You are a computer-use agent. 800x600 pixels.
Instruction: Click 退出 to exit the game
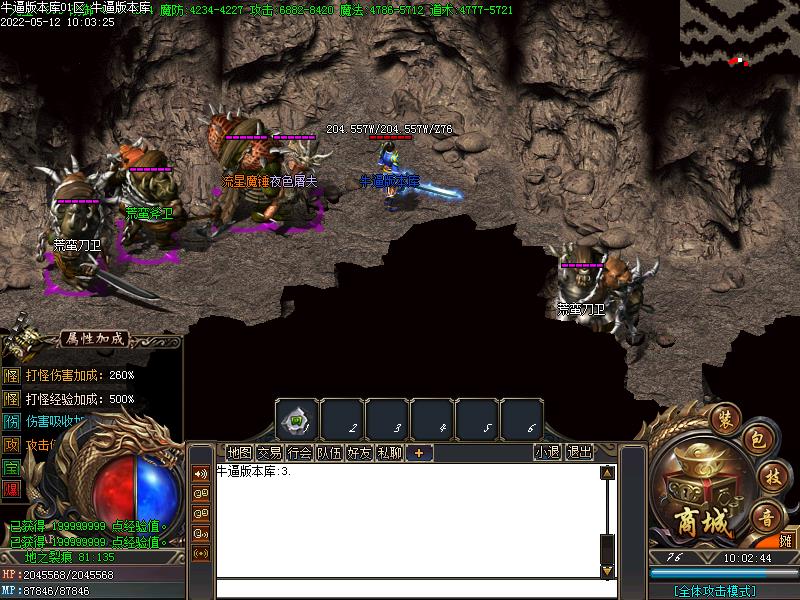coord(579,452)
